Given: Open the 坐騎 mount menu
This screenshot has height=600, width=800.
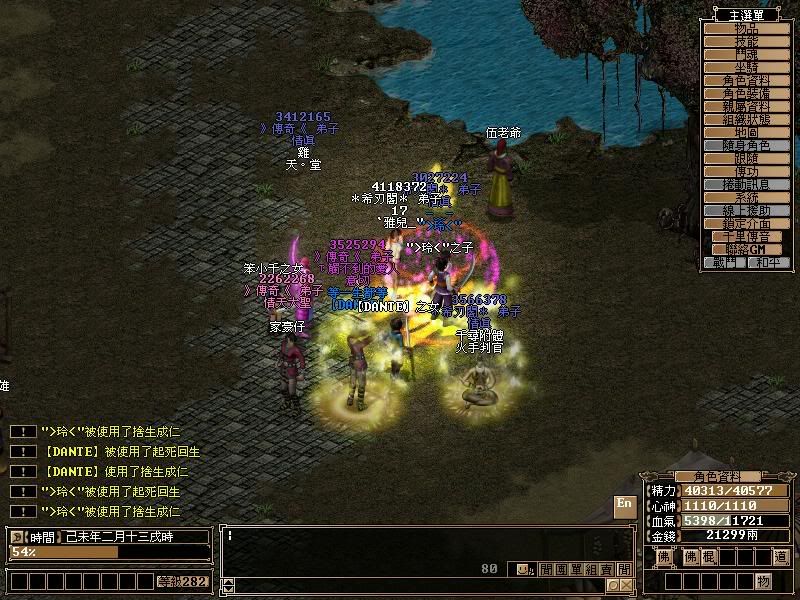Looking at the screenshot, I should [746, 67].
